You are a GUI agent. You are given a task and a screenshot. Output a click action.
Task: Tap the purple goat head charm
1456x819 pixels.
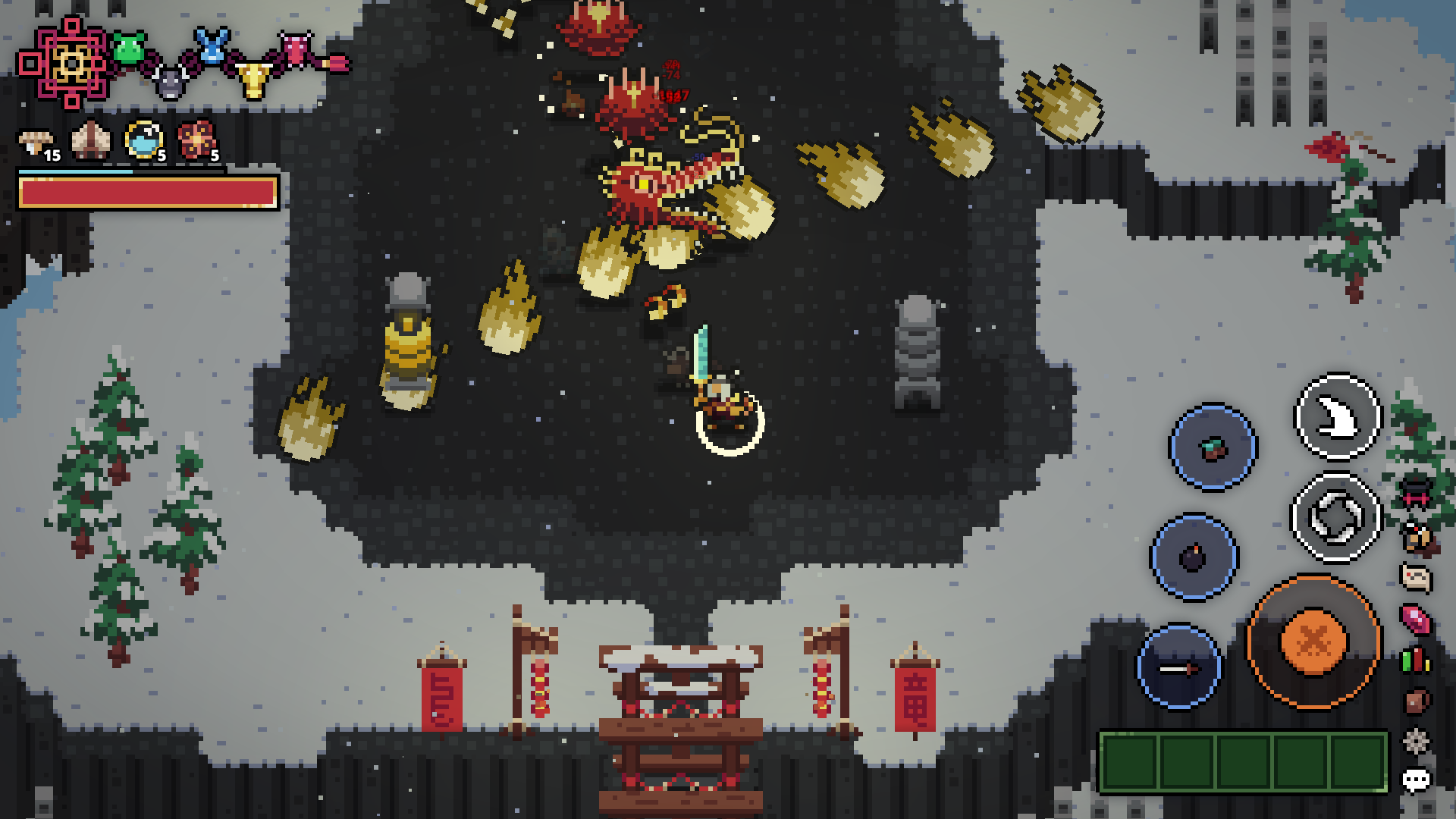click(171, 82)
